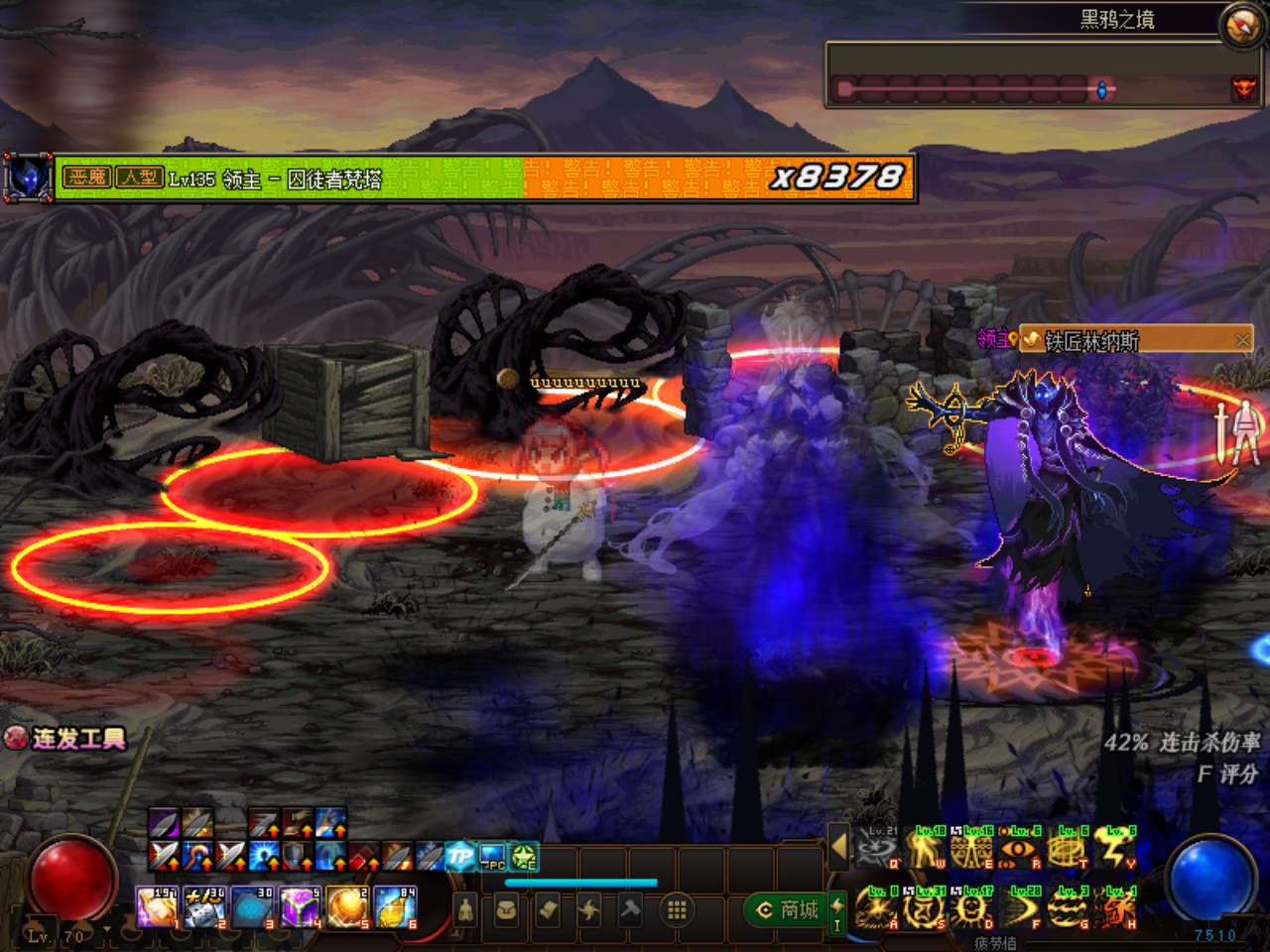
Task: Click the compass map button
Action: click(x=1242, y=27)
